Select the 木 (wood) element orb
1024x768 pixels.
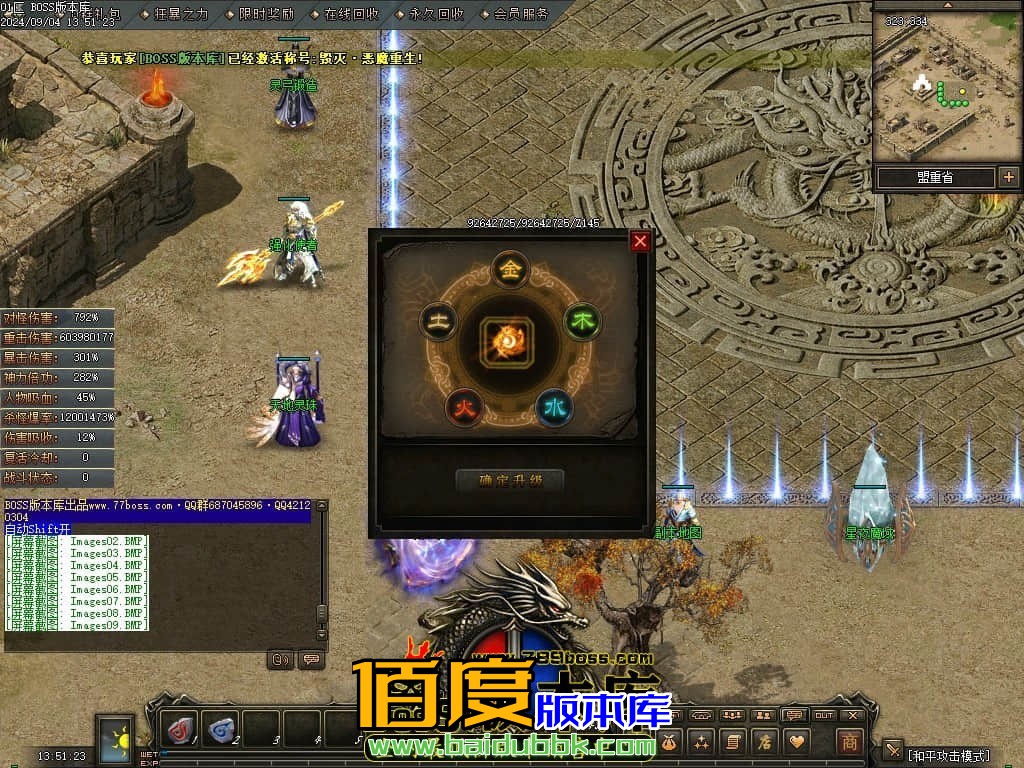[x=581, y=321]
